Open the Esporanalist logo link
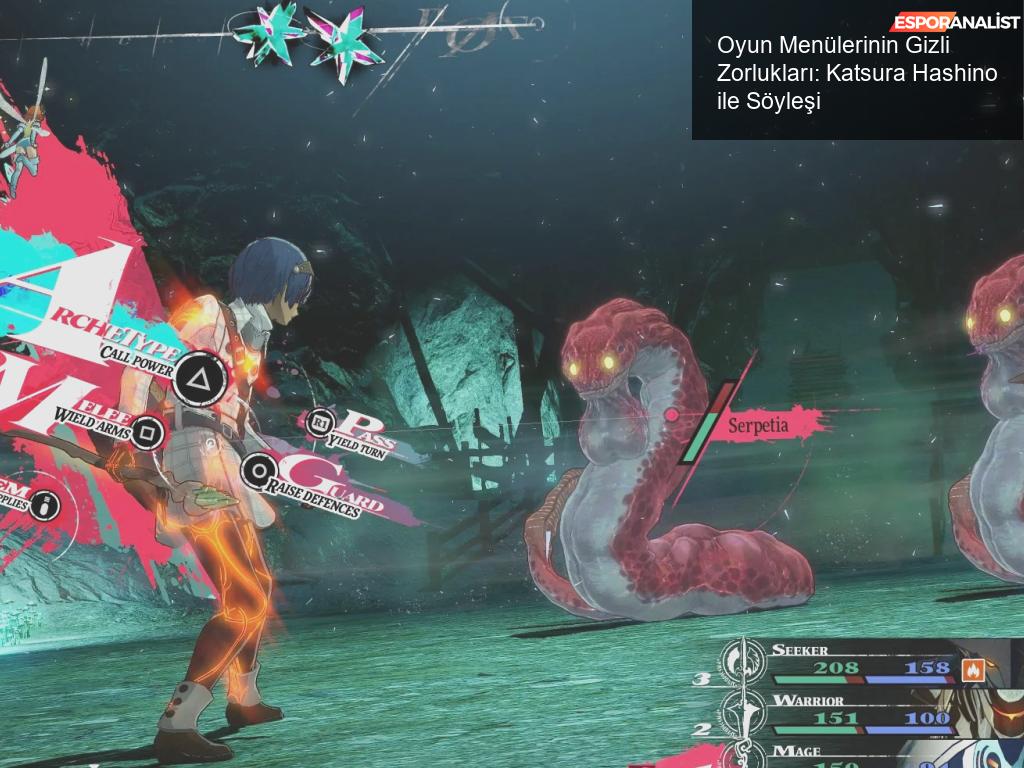 (x=956, y=22)
